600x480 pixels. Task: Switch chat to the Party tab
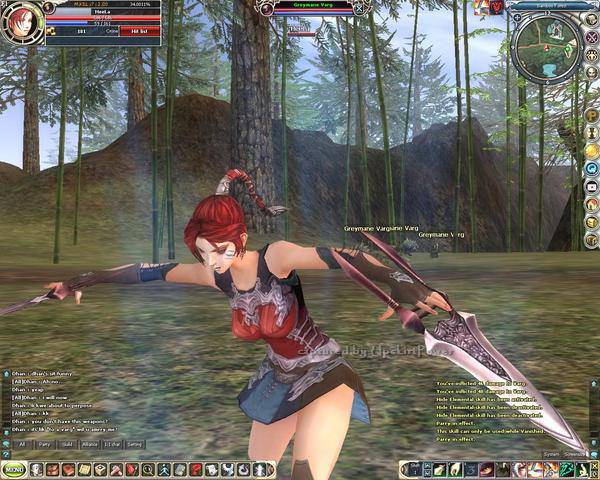click(x=45, y=443)
